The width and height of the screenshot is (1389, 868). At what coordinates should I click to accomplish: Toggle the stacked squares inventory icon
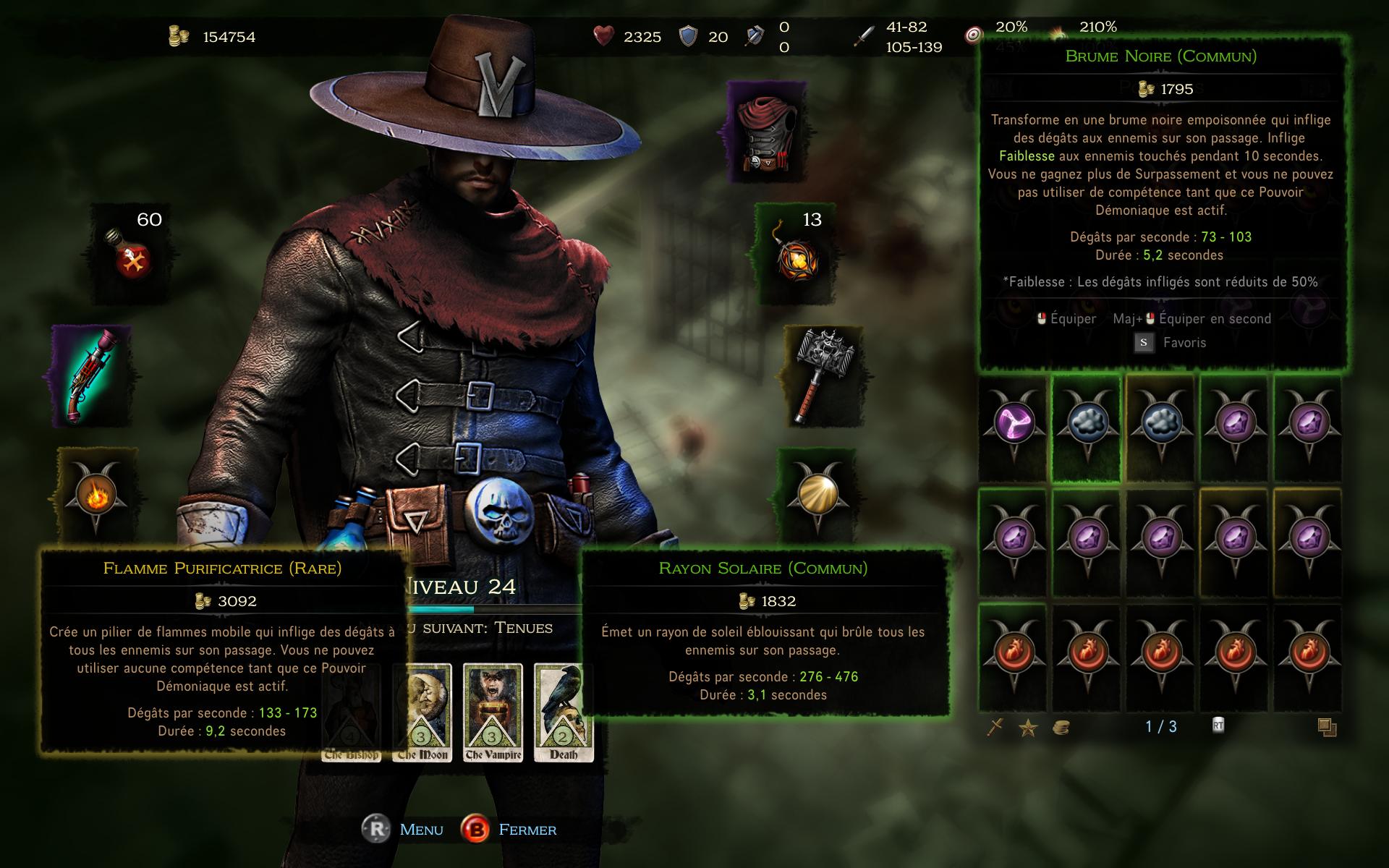pos(1327,727)
